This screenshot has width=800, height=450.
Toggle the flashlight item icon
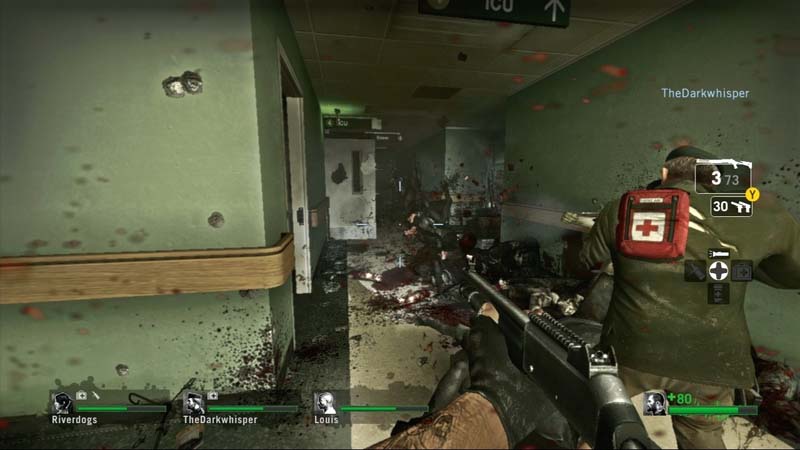[717, 253]
